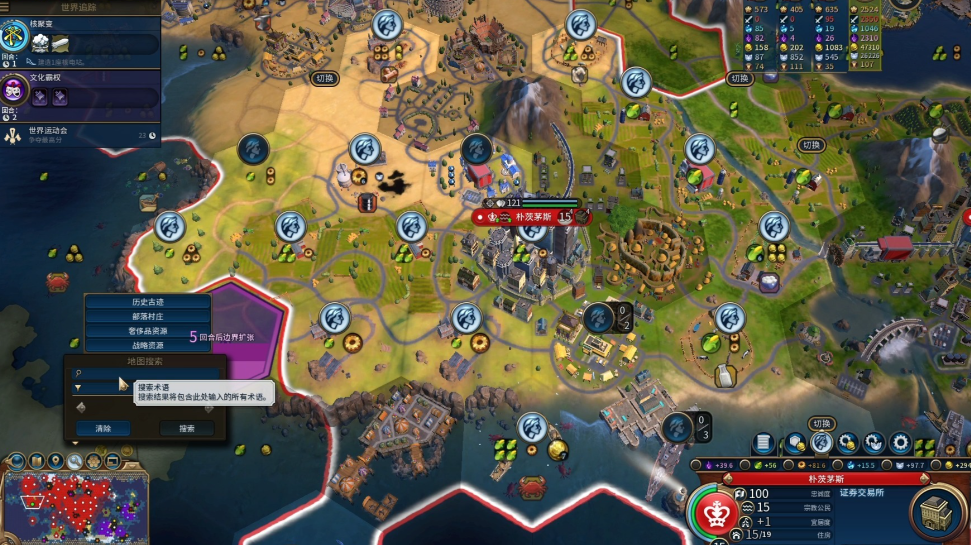
Task: Run the map search with 搜索
Action: [187, 428]
